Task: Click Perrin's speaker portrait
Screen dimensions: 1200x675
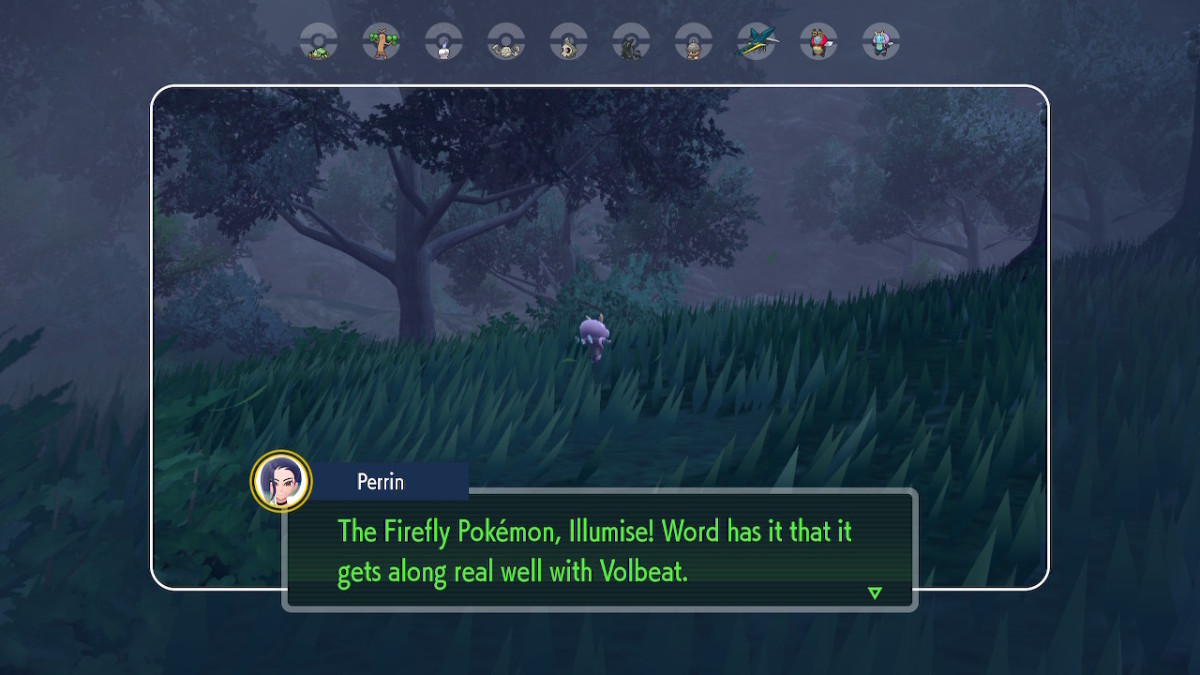Action: [281, 480]
